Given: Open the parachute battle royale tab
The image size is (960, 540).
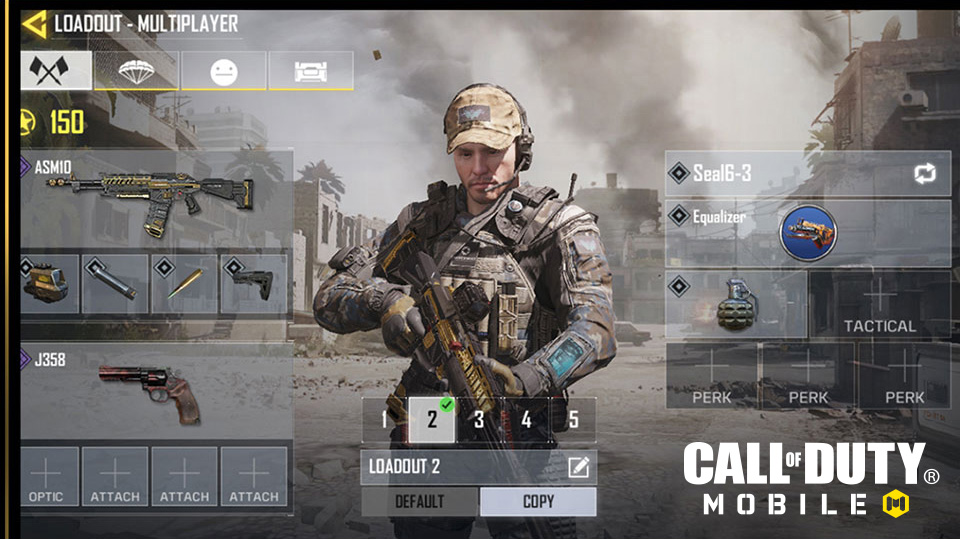Looking at the screenshot, I should tap(136, 71).
